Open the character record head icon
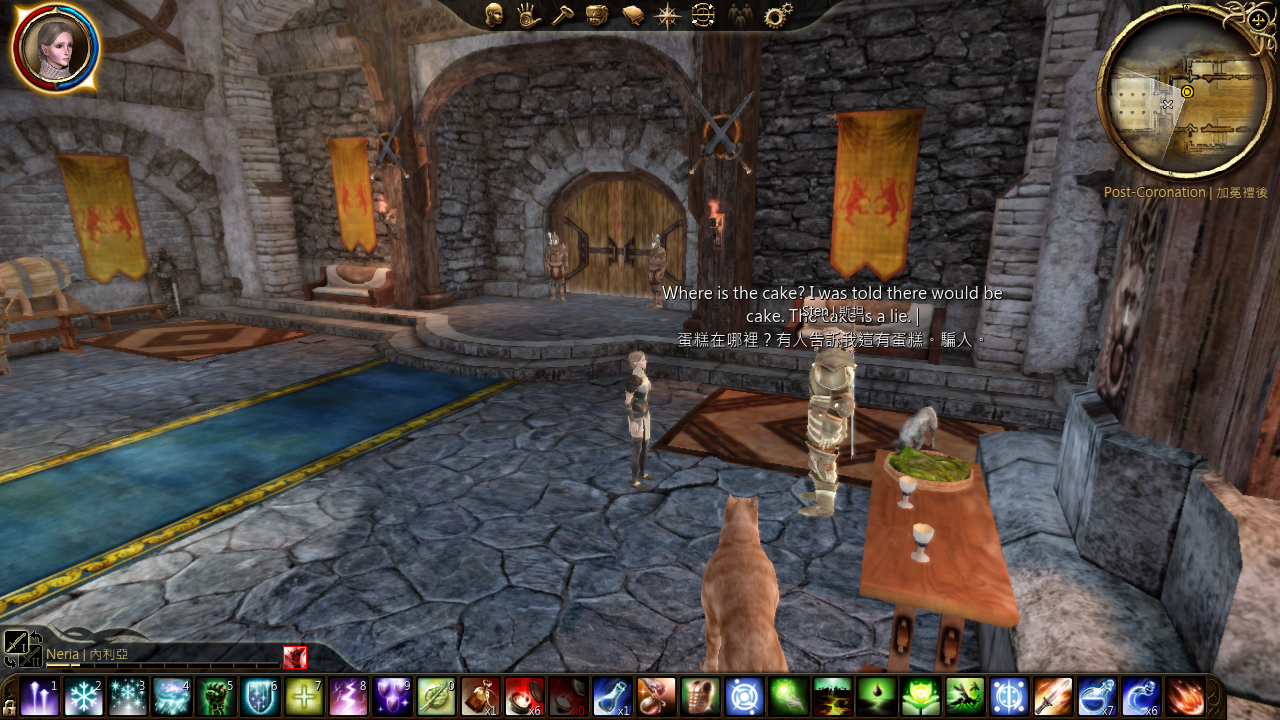Viewport: 1280px width, 720px height. pyautogui.click(x=494, y=15)
